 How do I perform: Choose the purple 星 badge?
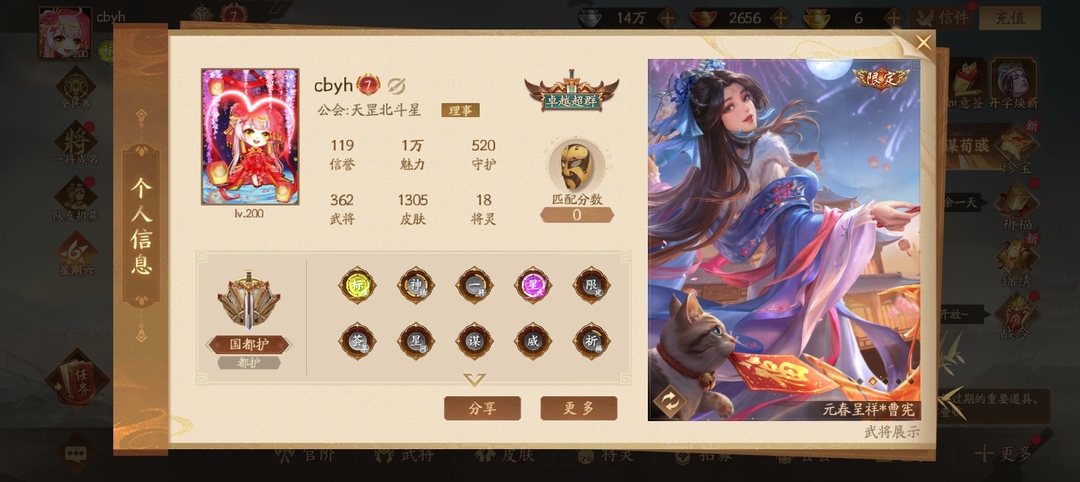(x=533, y=285)
